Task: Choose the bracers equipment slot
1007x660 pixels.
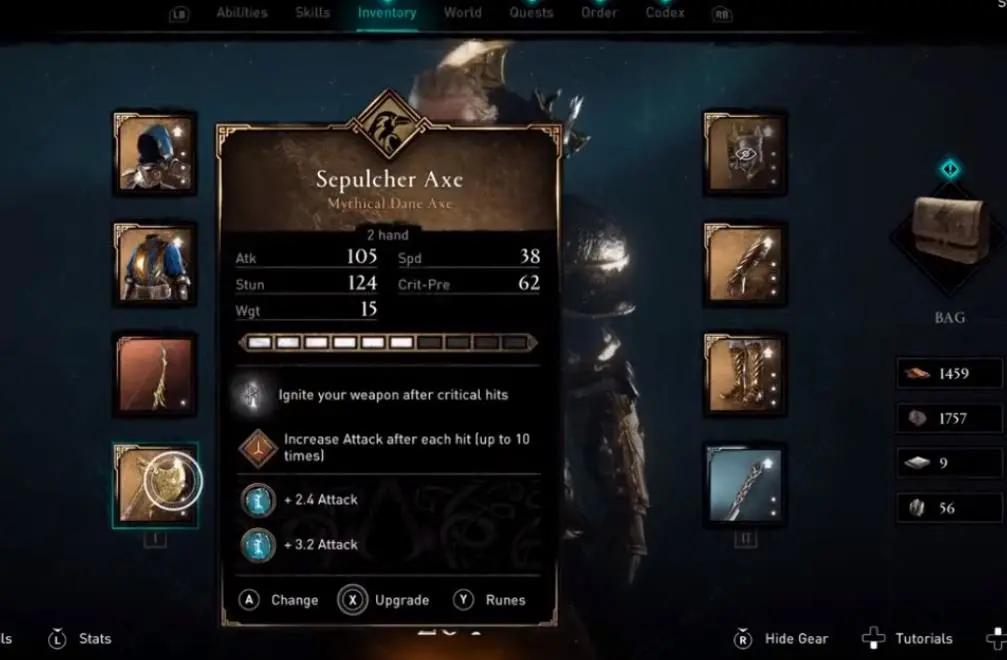Action: 744,264
